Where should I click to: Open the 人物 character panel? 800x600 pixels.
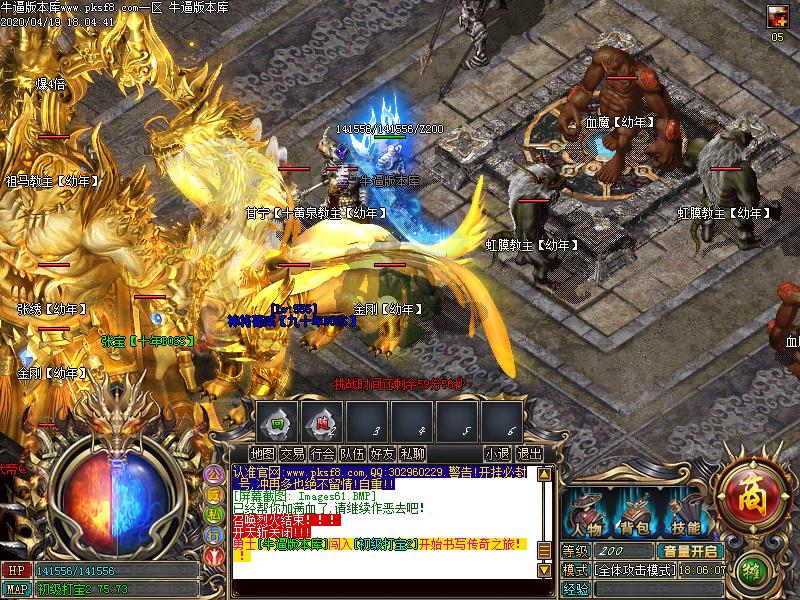coord(585,513)
